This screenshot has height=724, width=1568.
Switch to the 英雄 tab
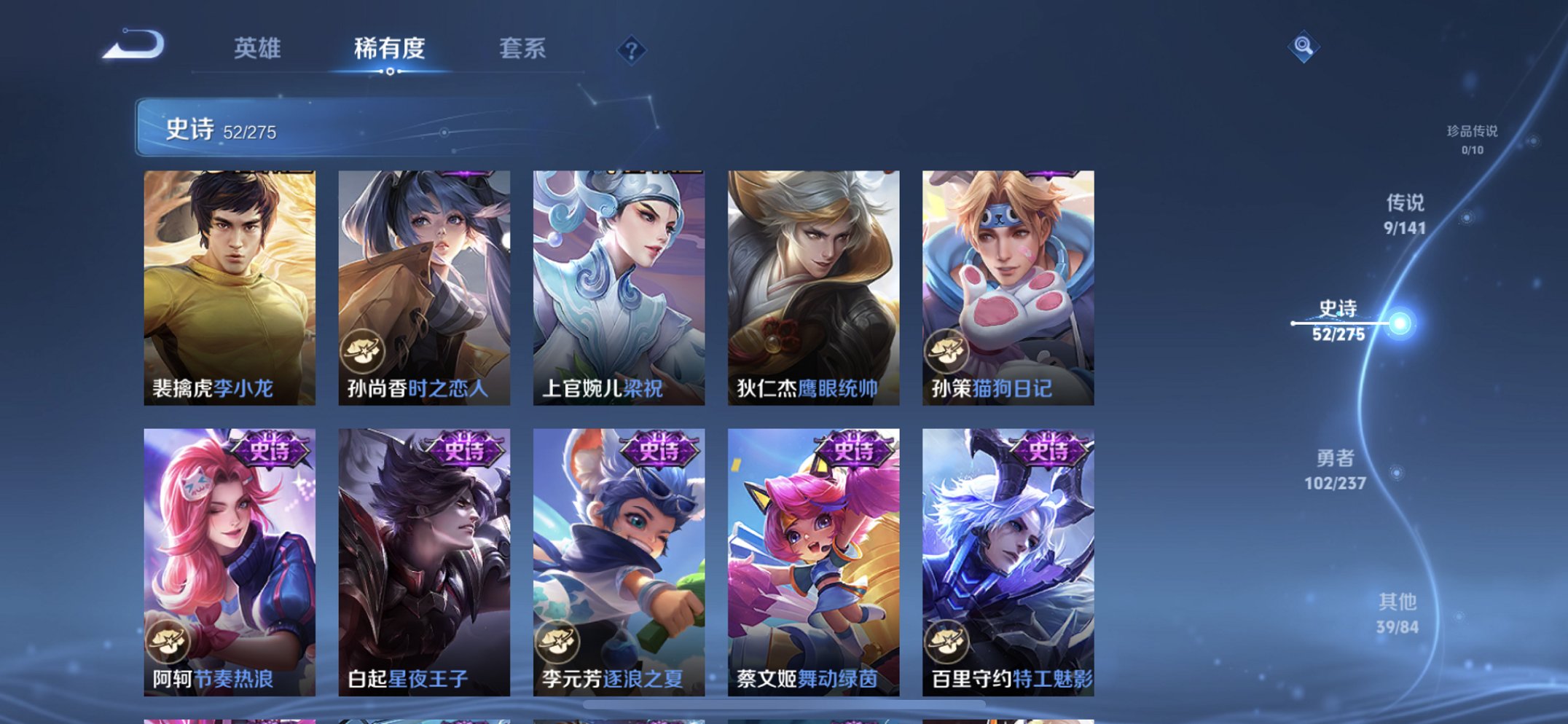[256, 49]
